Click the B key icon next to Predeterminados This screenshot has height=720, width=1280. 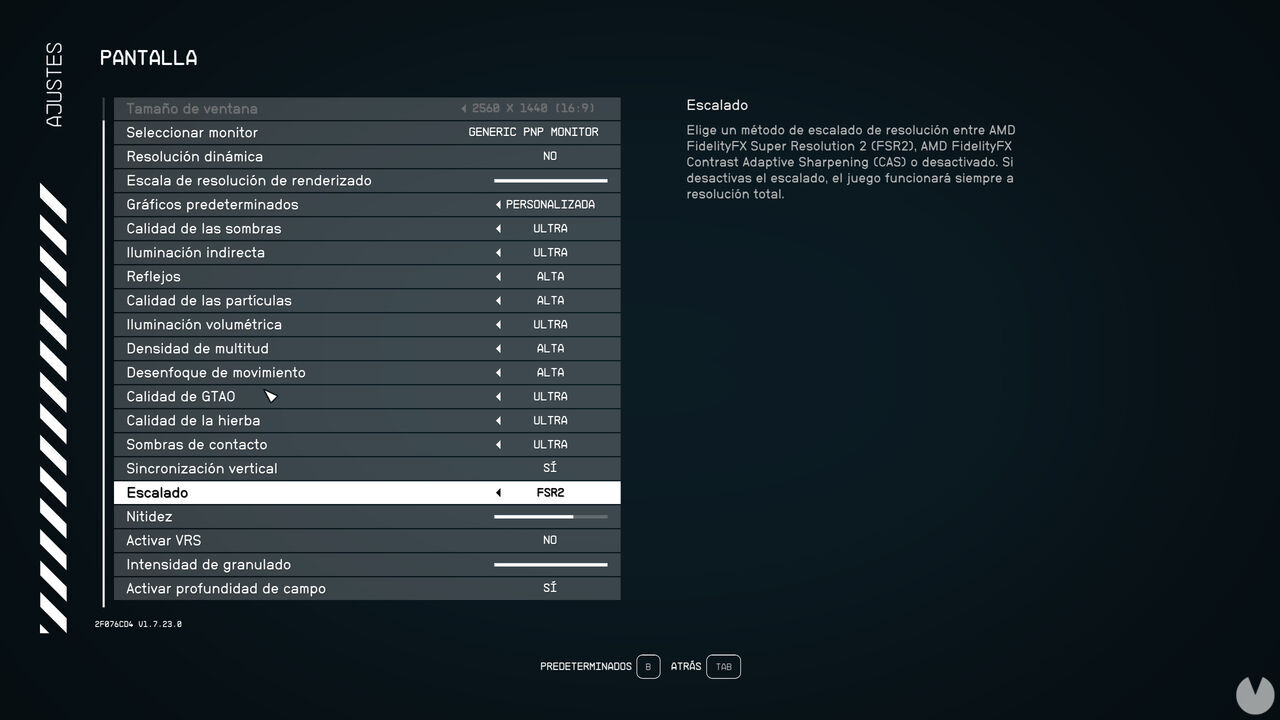point(648,666)
